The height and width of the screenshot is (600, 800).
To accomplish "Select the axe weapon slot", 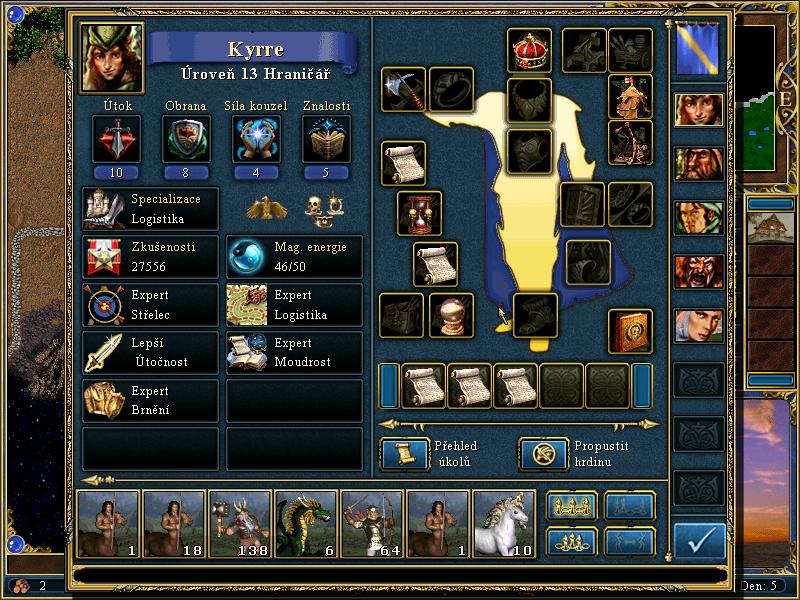I will [x=403, y=90].
